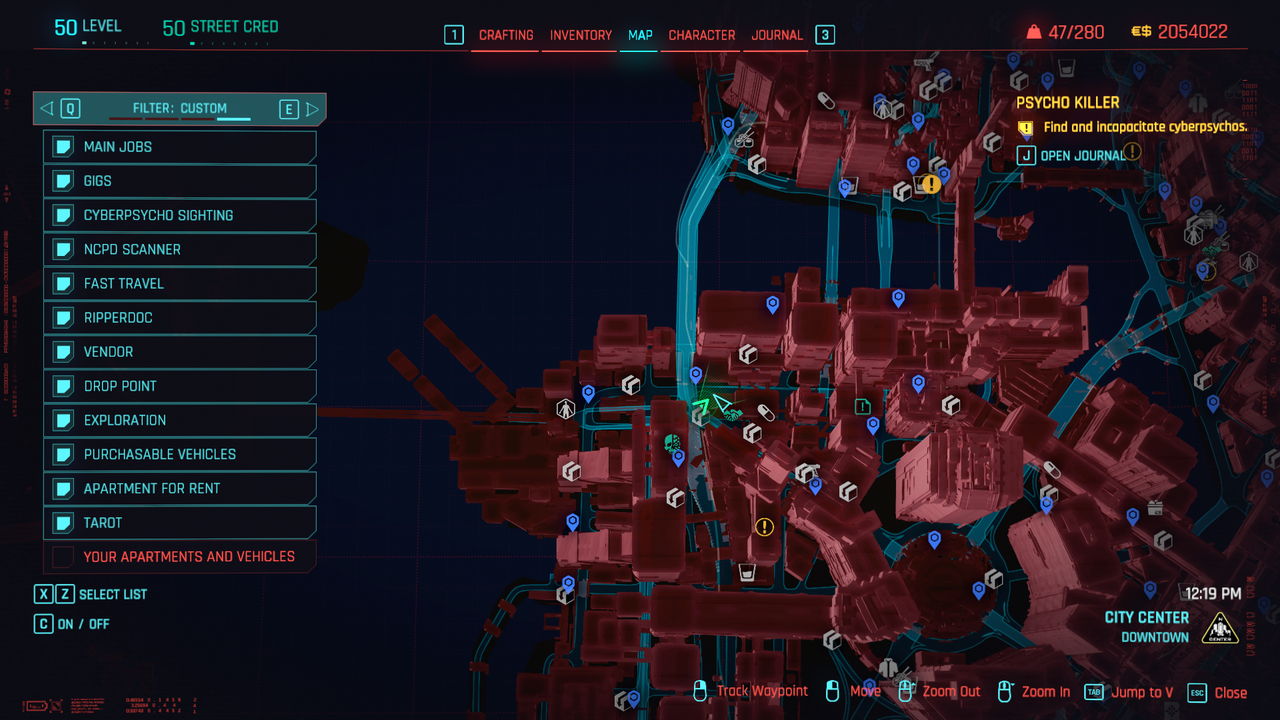Toggle Purchasable Vehicles filter

[180, 454]
